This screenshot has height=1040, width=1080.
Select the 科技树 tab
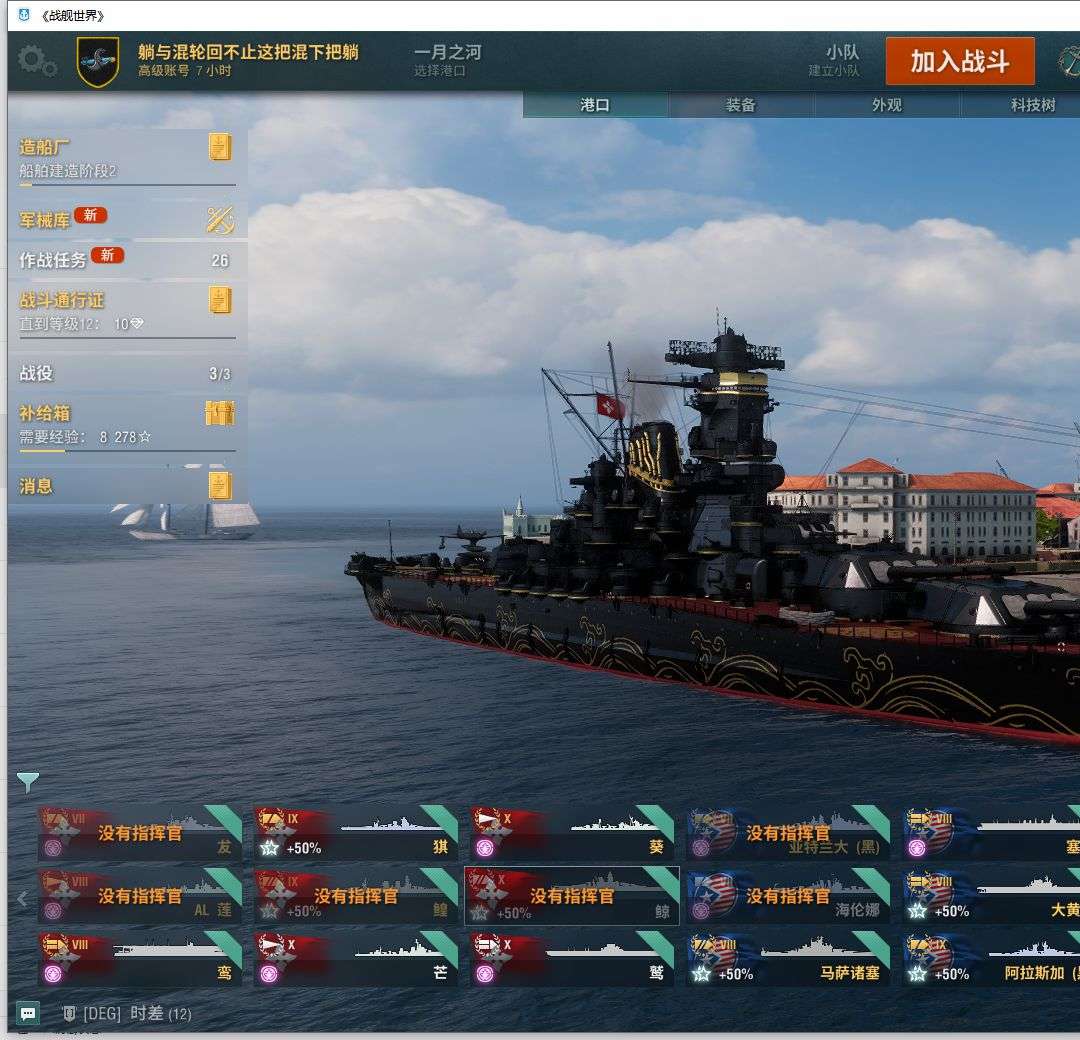tap(1032, 105)
